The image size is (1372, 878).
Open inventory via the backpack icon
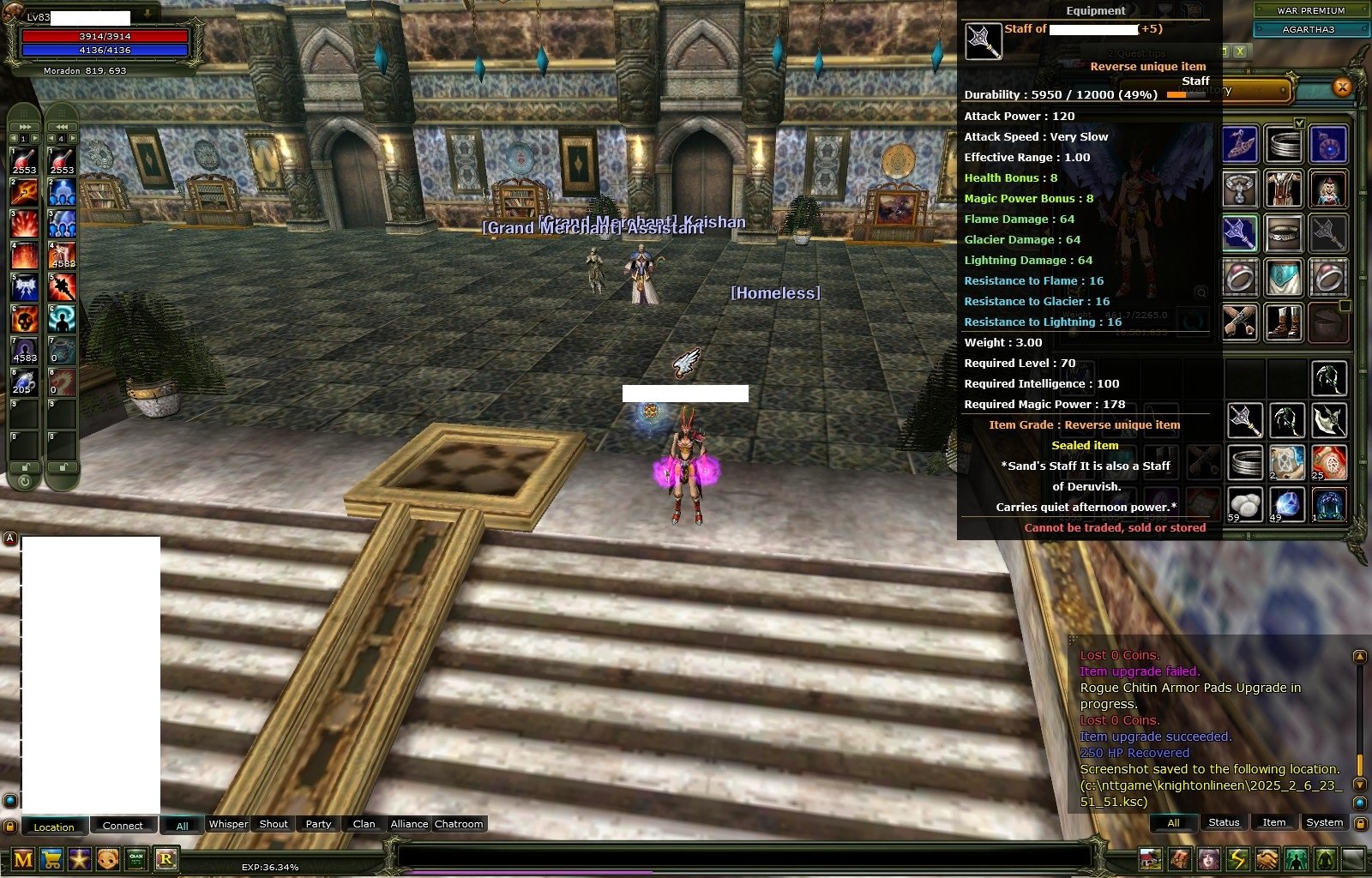click(1179, 859)
